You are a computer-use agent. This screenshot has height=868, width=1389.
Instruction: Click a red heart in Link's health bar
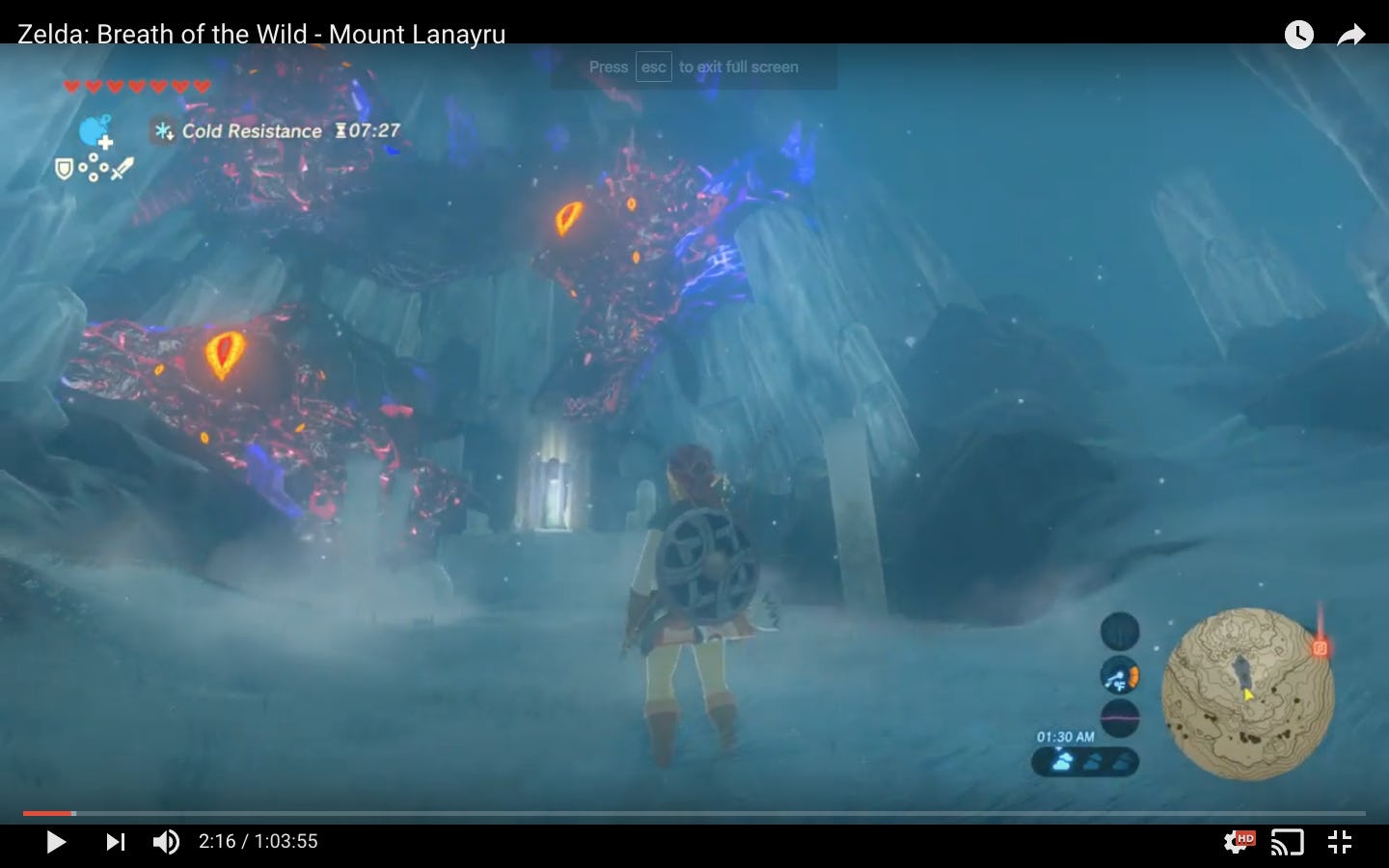70,85
